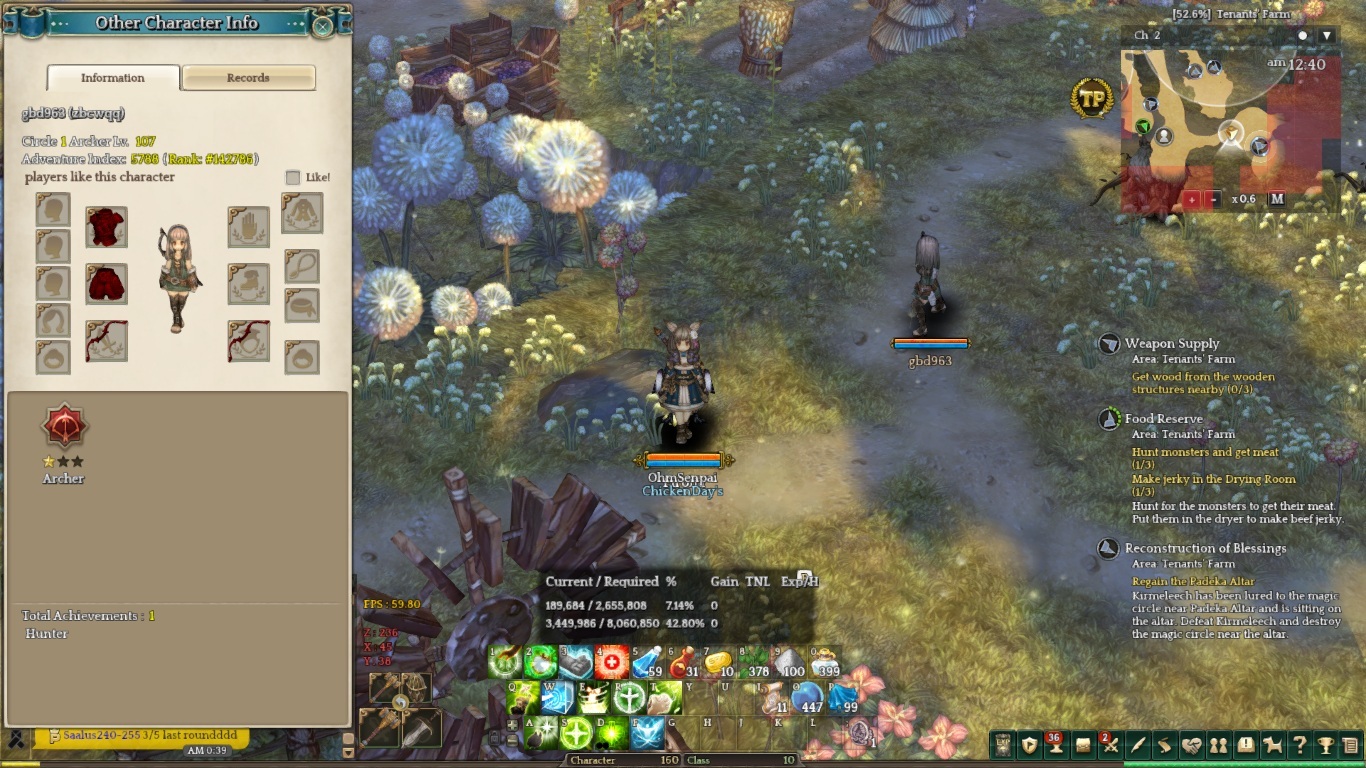The height and width of the screenshot is (768, 1366).
Task: Click the weapon swap arrow button
Action: point(400,704)
